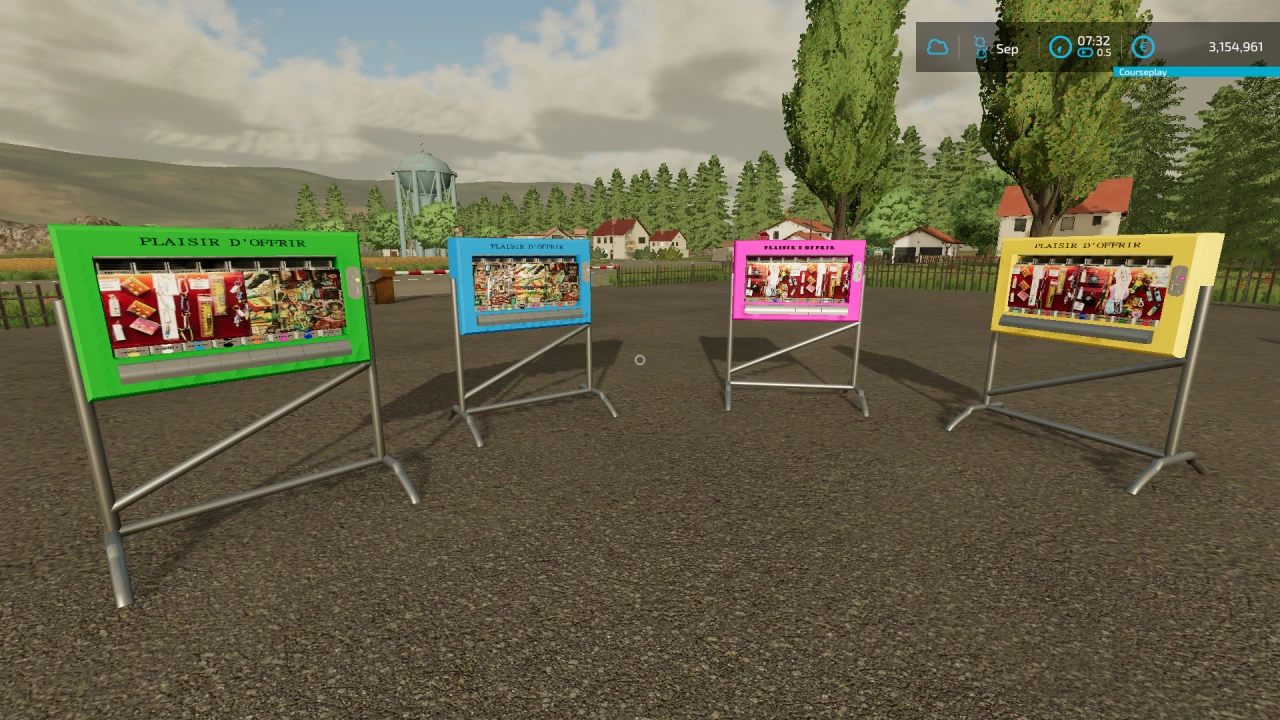Click the crosshair reticle at screen center

640,359
